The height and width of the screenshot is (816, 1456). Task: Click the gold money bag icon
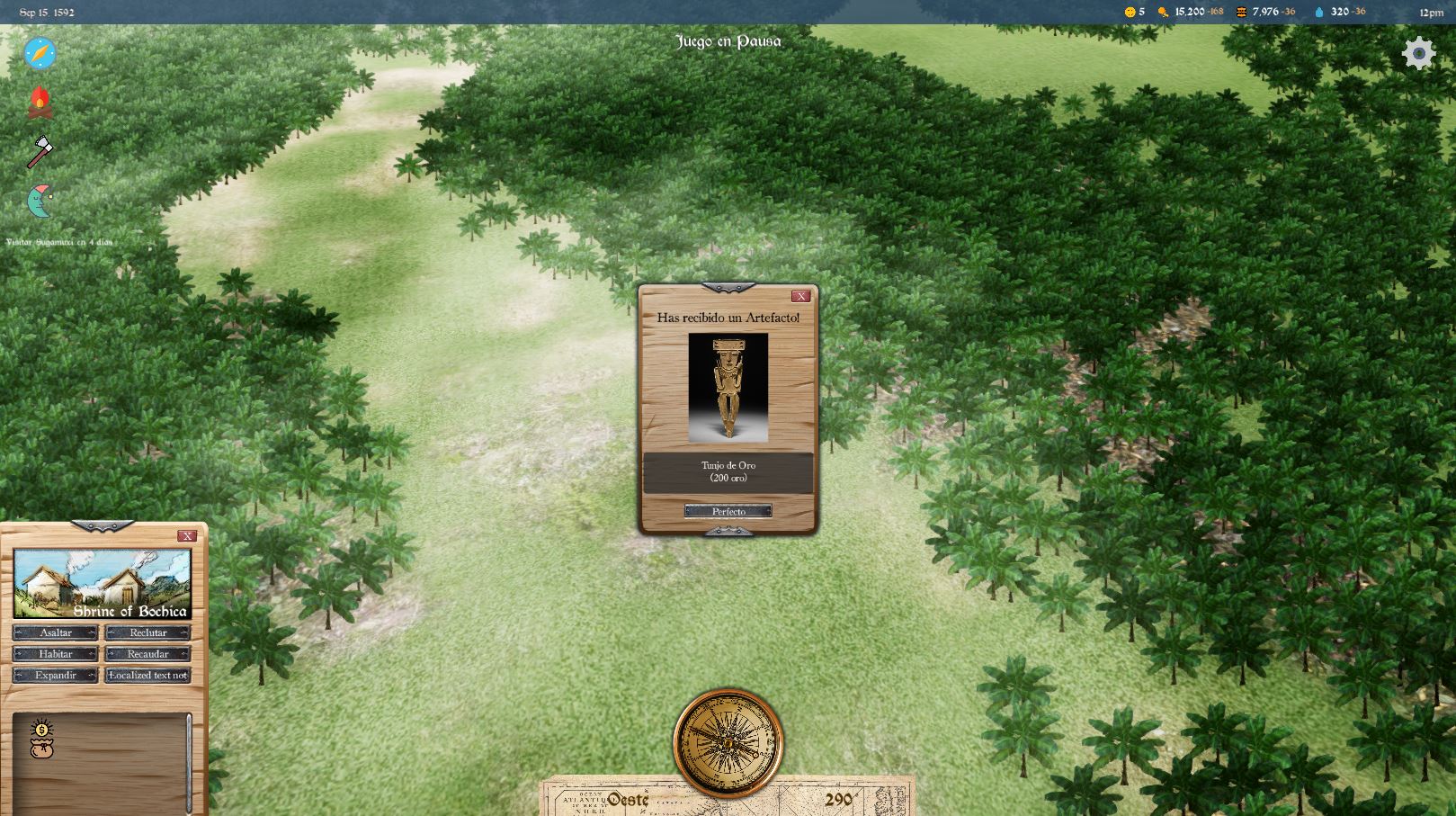(41, 739)
